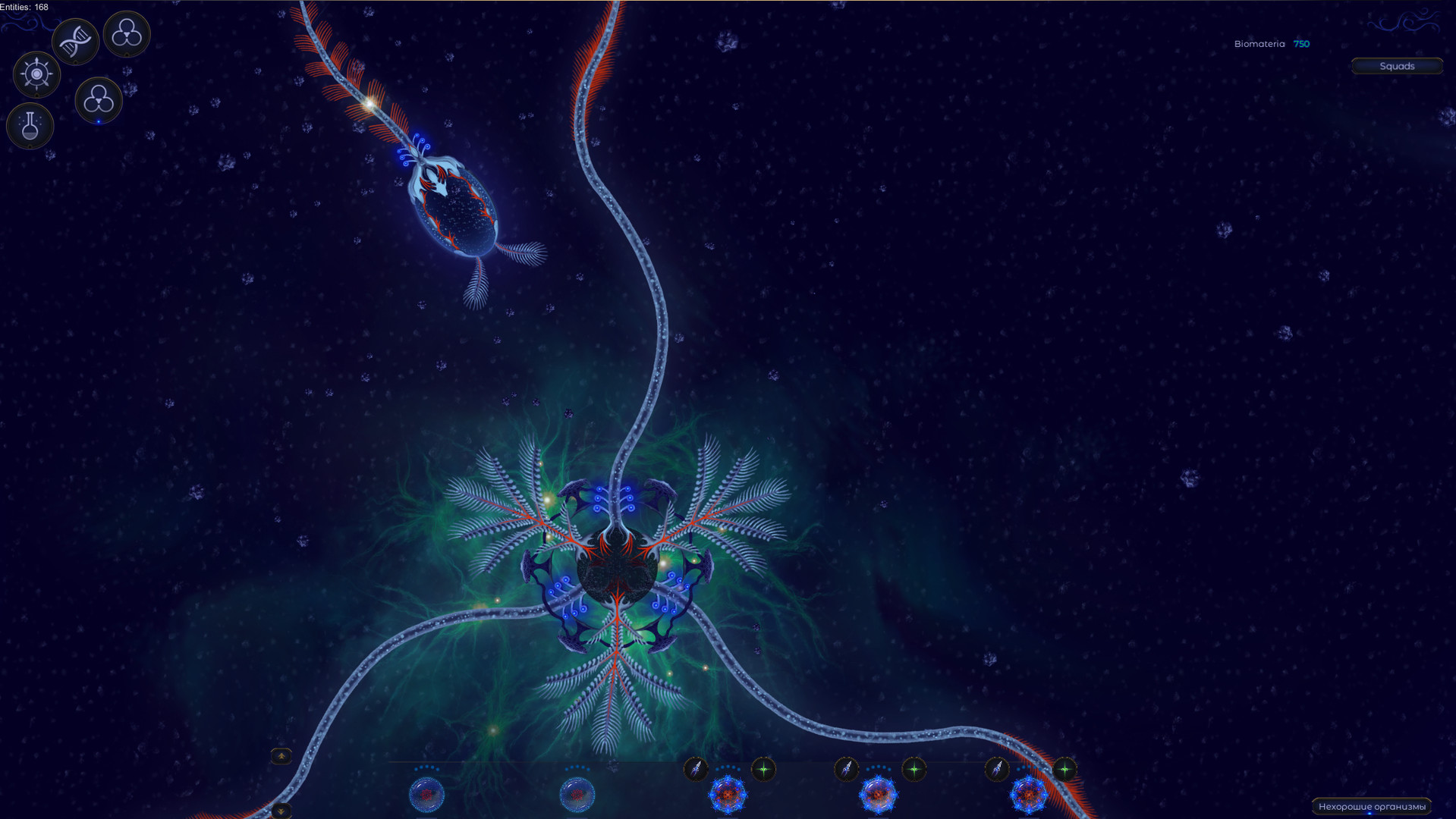1456x819 pixels.
Task: Open the DNA evolution menu
Action: point(75,39)
